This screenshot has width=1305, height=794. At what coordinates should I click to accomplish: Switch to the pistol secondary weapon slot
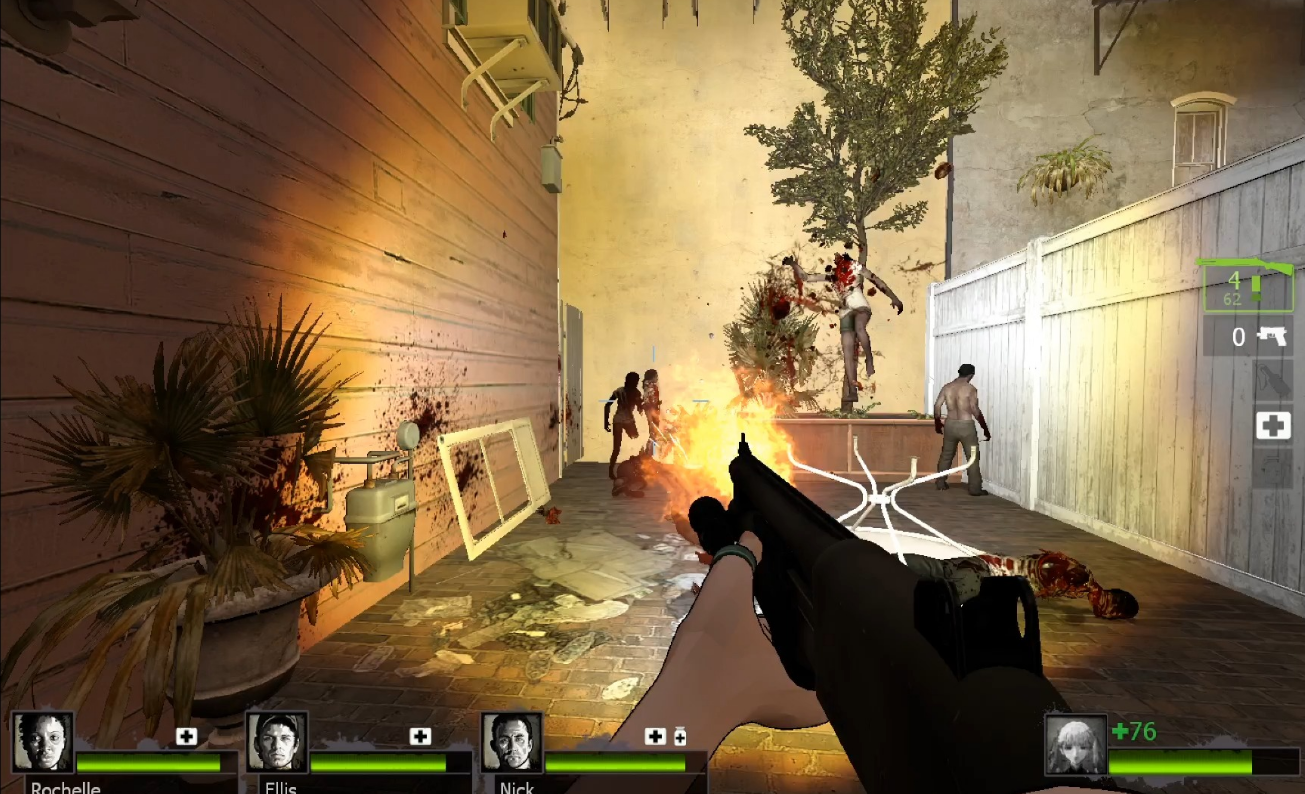[x=1248, y=336]
